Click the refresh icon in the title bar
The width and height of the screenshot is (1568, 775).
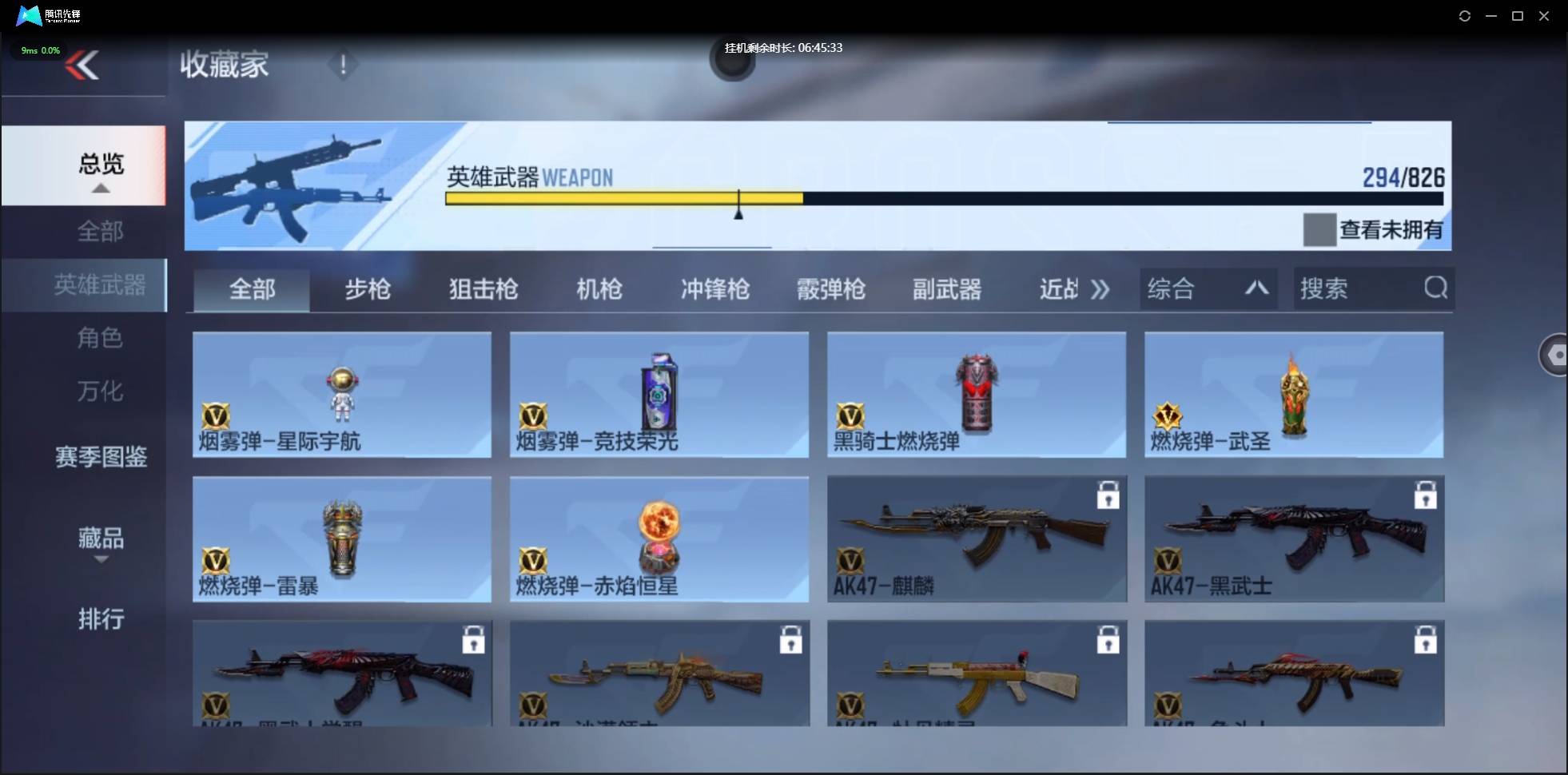click(1465, 16)
